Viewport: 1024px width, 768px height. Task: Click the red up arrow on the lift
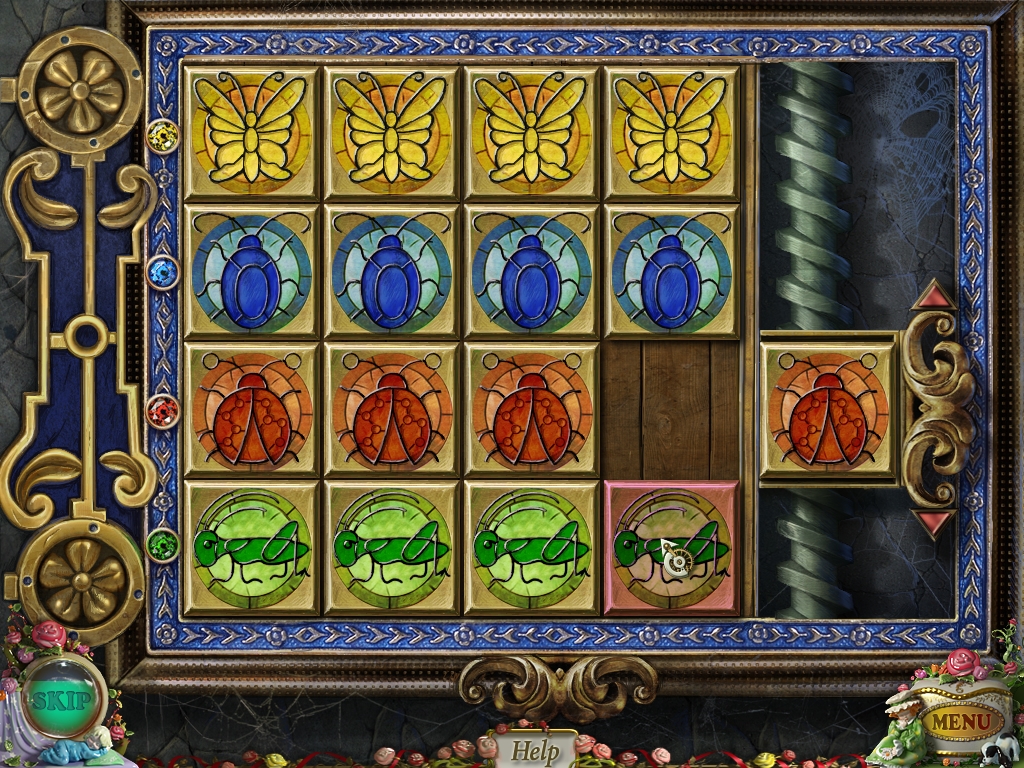933,295
